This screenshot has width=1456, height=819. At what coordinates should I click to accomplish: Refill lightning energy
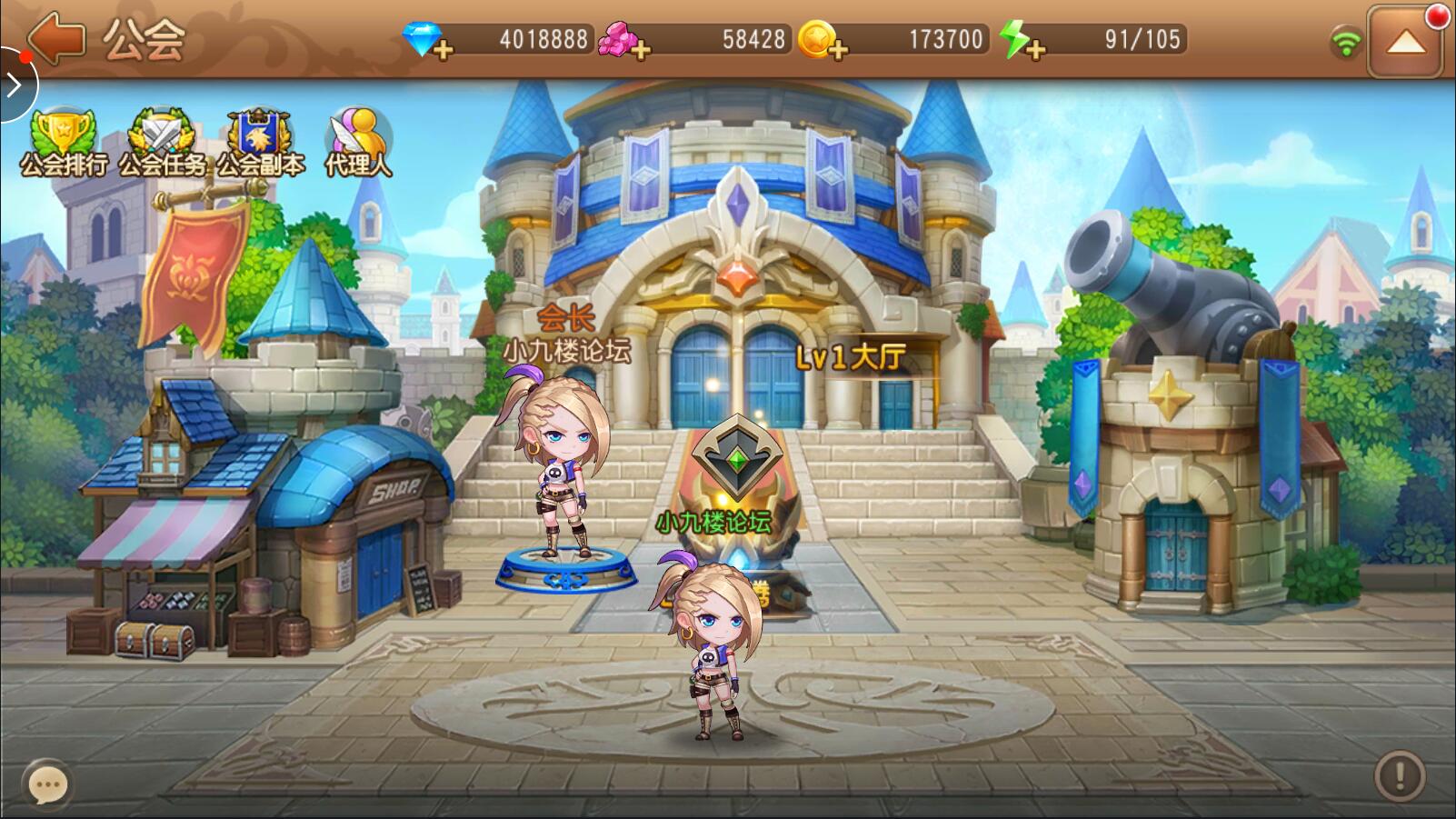(1033, 49)
